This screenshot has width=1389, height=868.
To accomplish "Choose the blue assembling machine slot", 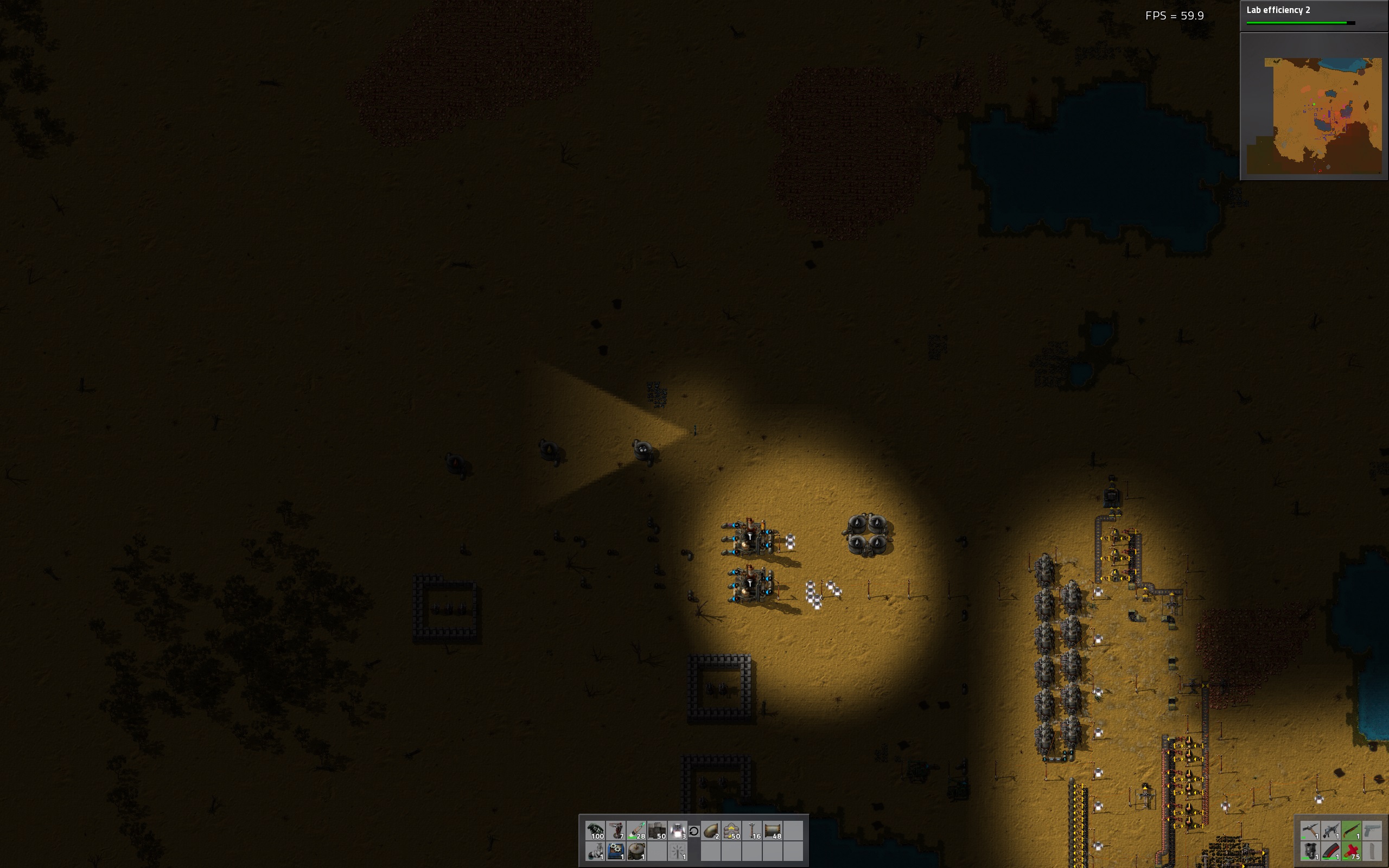I will [616, 851].
